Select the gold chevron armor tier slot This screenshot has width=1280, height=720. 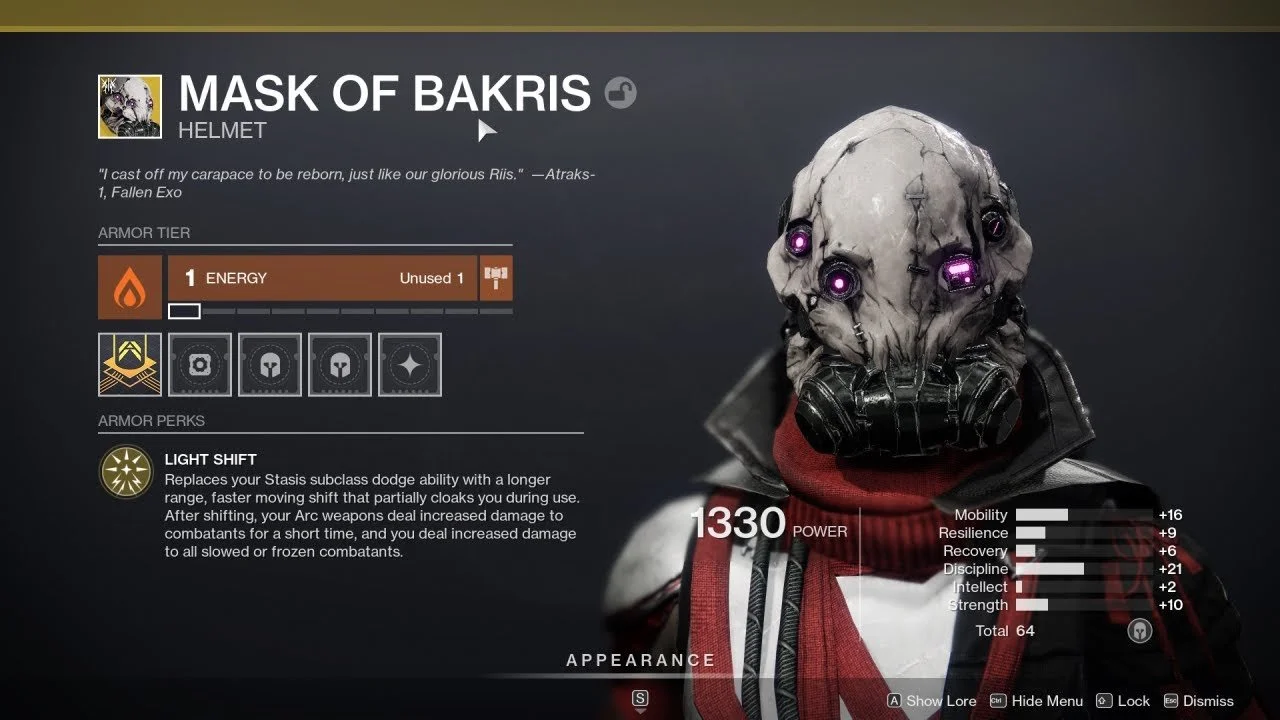(x=129, y=364)
